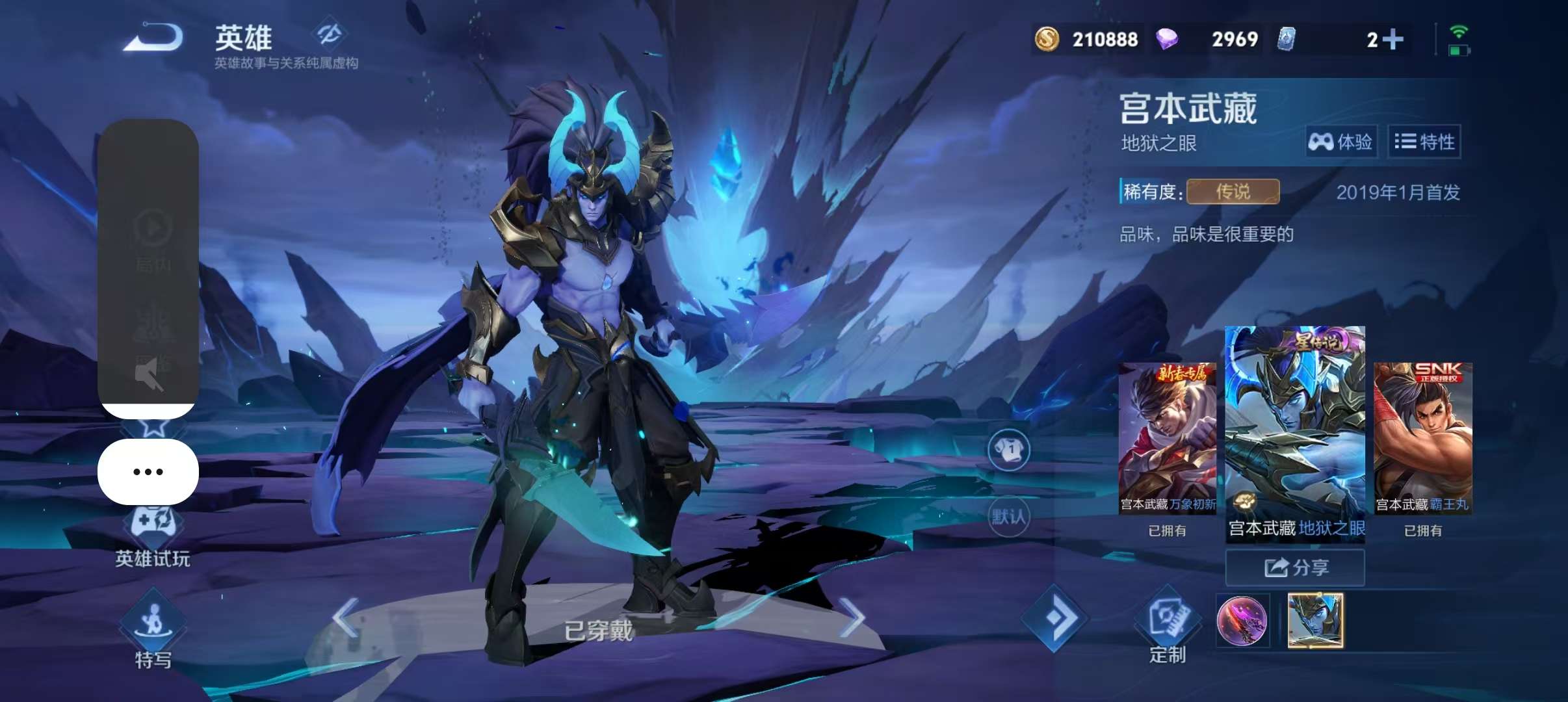View the next skin with right arrow
Image resolution: width=1568 pixels, height=702 pixels.
tap(852, 617)
